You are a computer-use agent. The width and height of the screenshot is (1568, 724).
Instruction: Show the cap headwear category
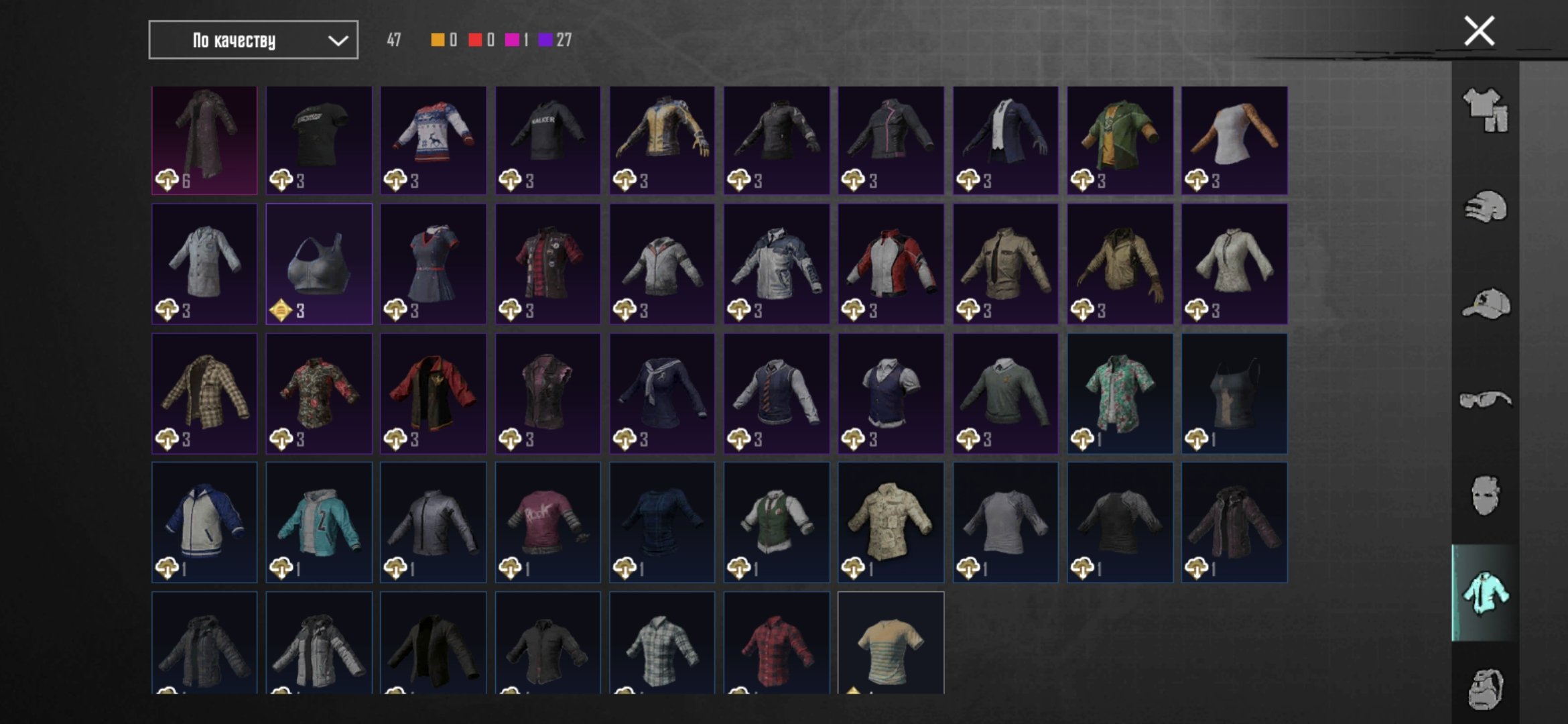pos(1485,304)
